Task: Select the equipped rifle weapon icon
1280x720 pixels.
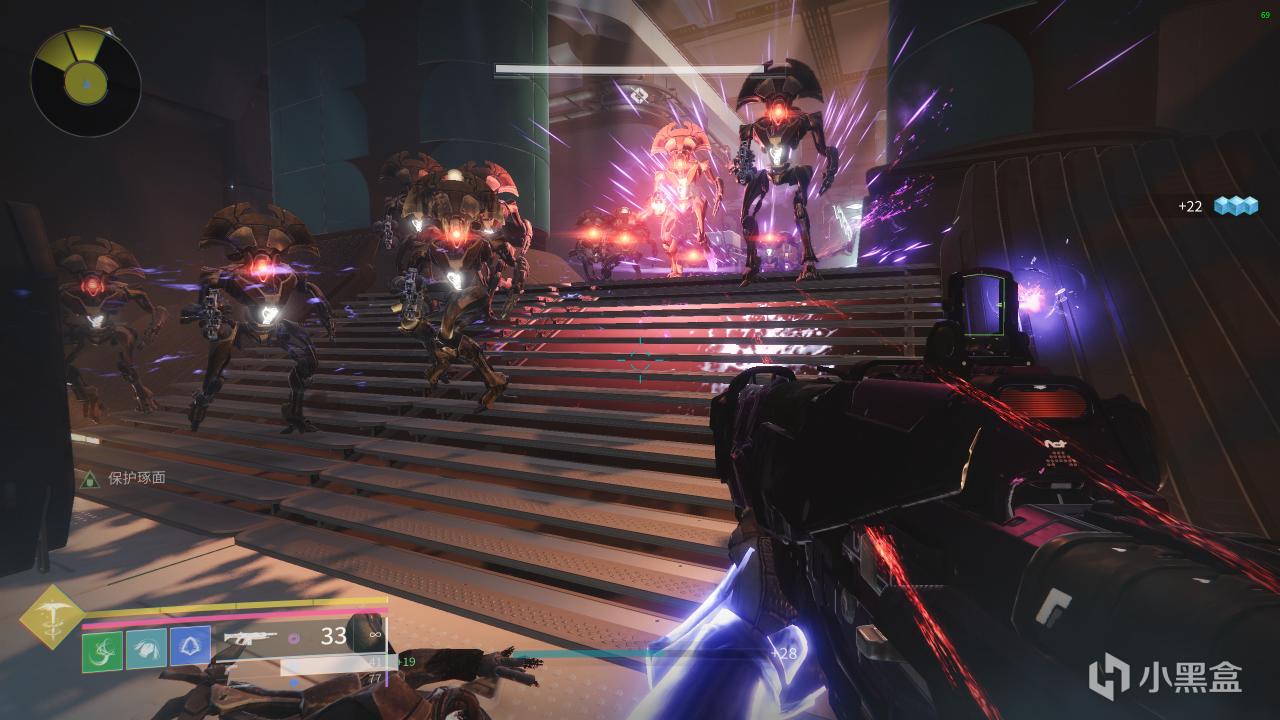Action: coord(250,637)
